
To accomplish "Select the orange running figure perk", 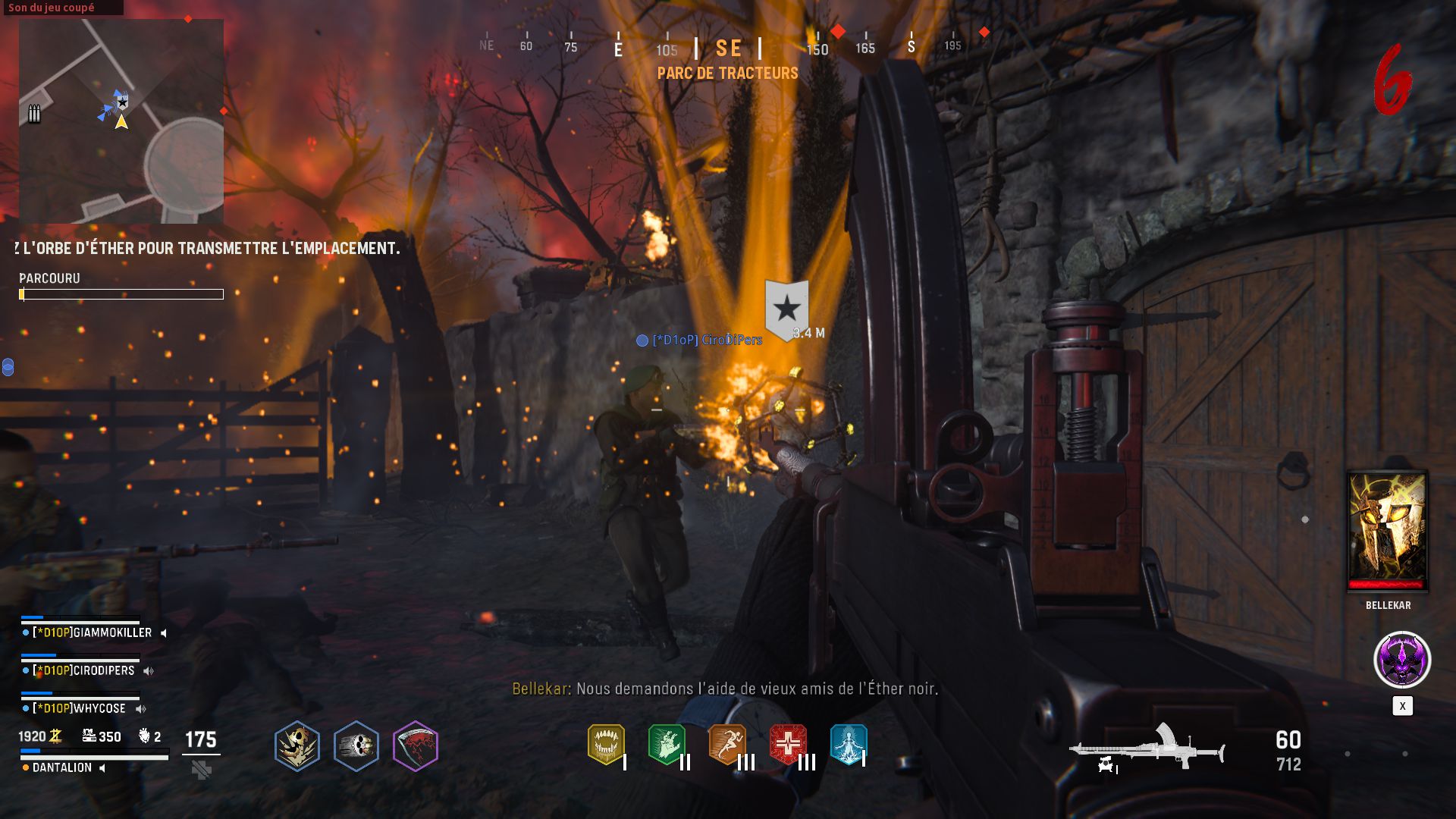I will pyautogui.click(x=726, y=744).
